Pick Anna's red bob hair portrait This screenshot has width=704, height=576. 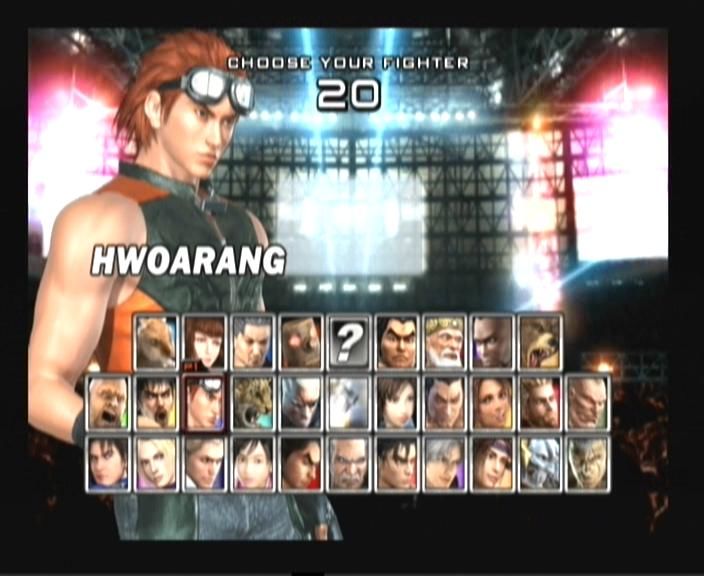[x=204, y=343]
